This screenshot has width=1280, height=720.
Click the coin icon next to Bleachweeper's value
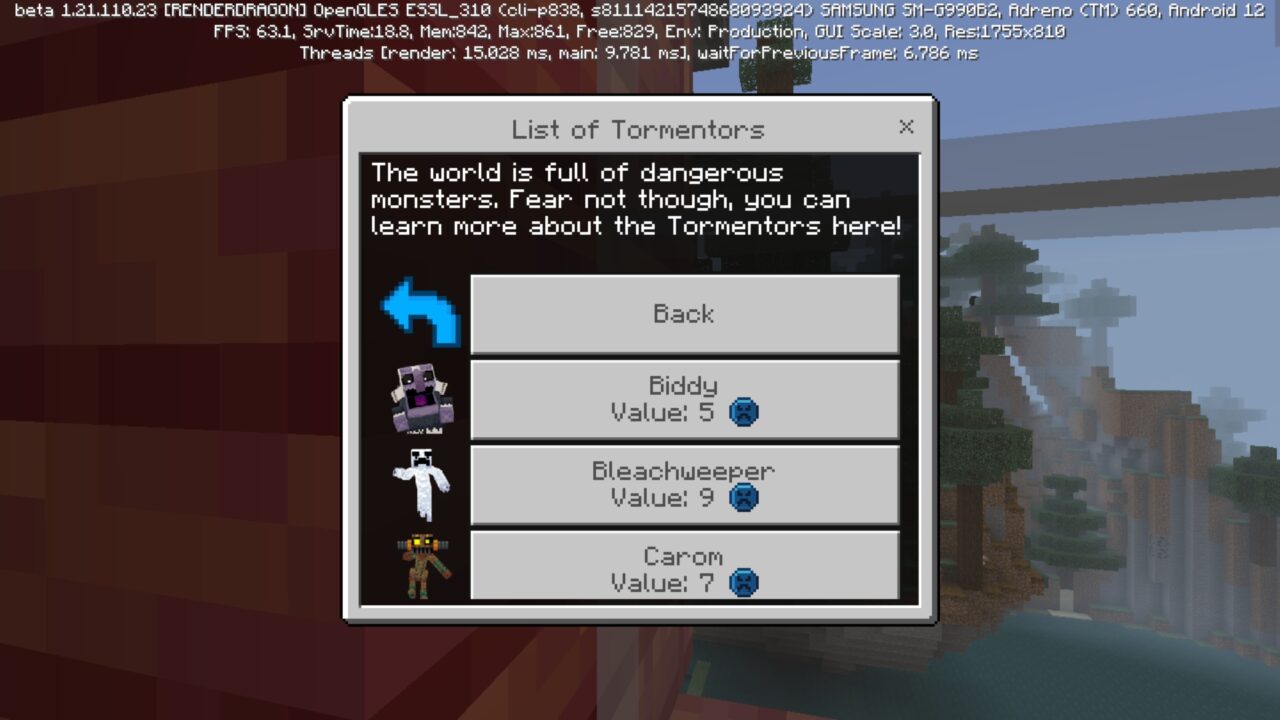tap(742, 497)
